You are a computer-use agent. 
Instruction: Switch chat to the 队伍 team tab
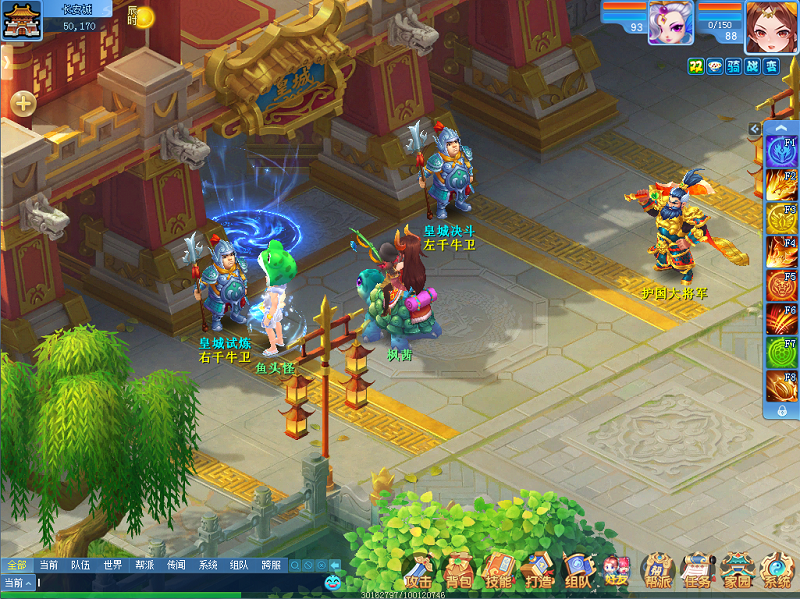tap(80, 565)
